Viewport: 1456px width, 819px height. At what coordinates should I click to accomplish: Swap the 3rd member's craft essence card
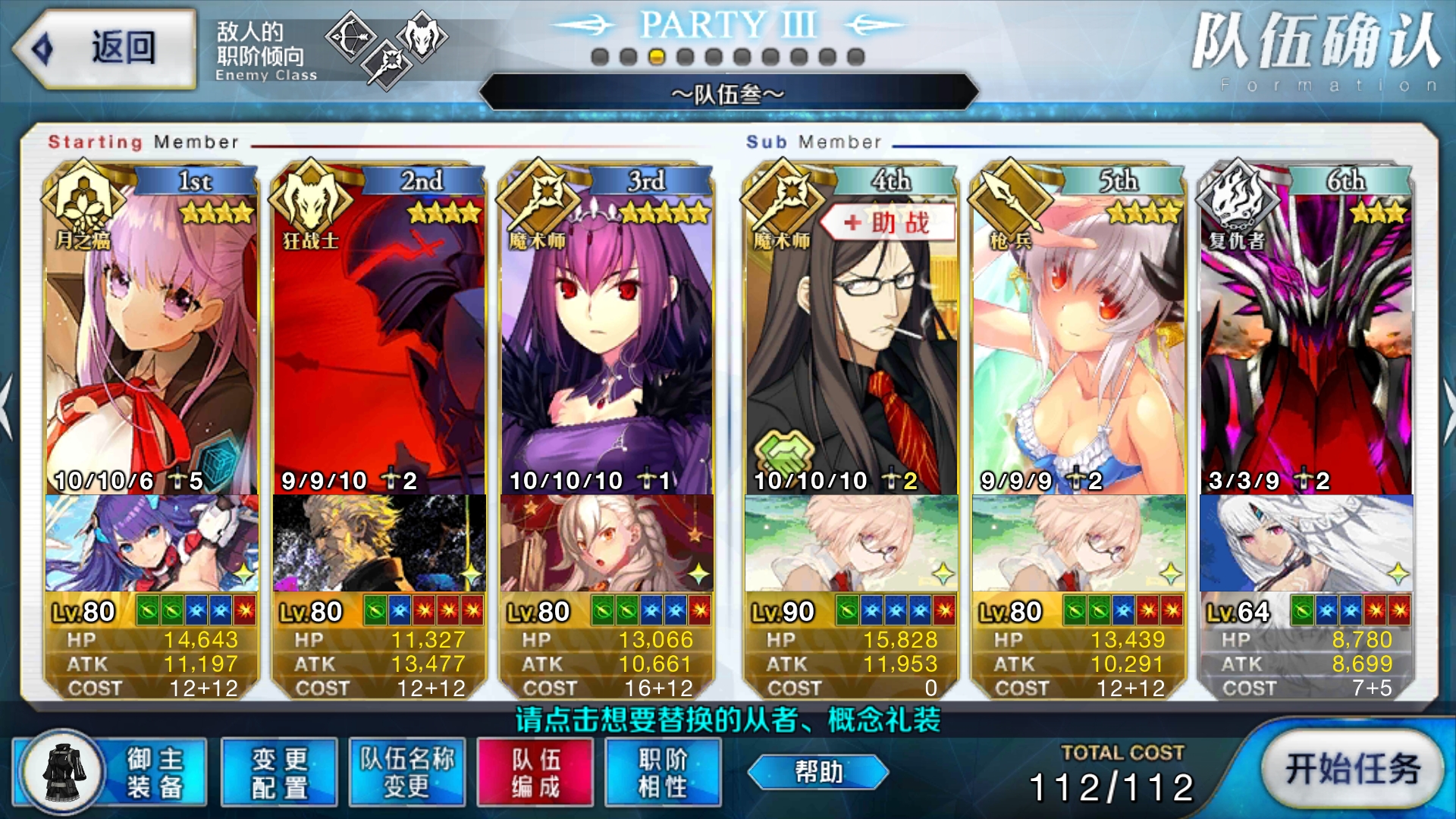[x=607, y=543]
